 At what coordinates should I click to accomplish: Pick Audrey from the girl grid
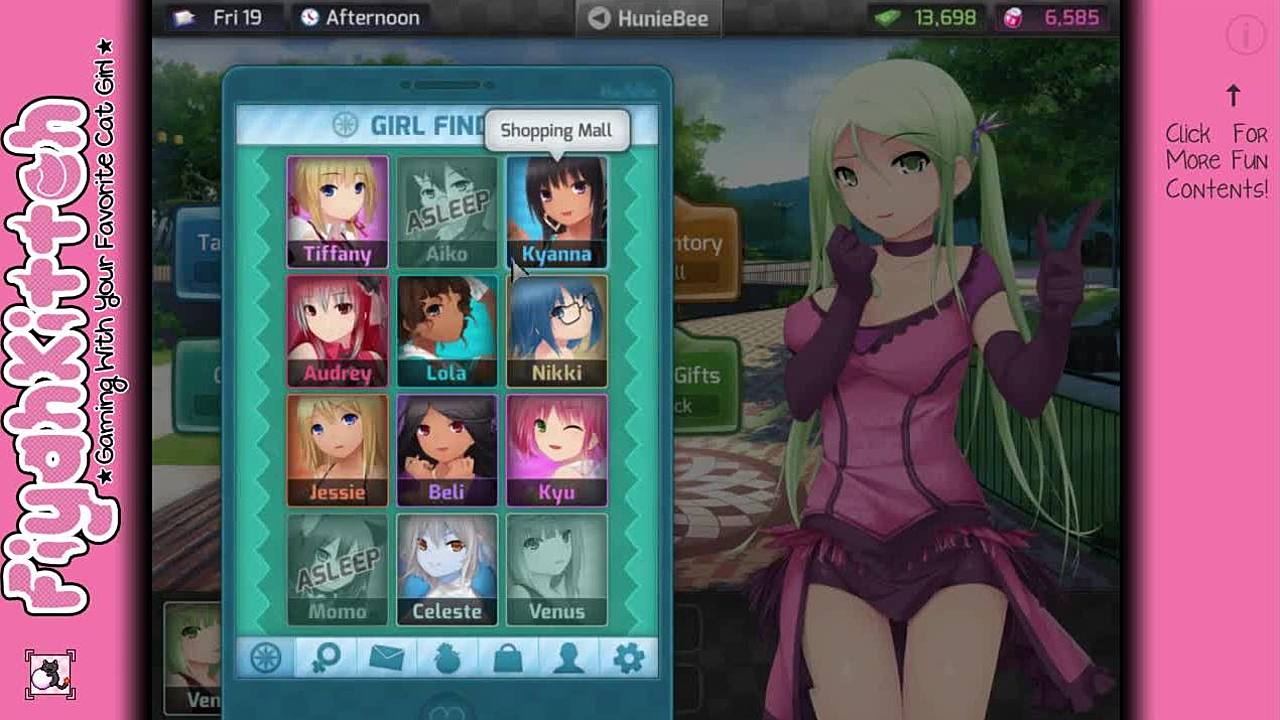pyautogui.click(x=337, y=331)
